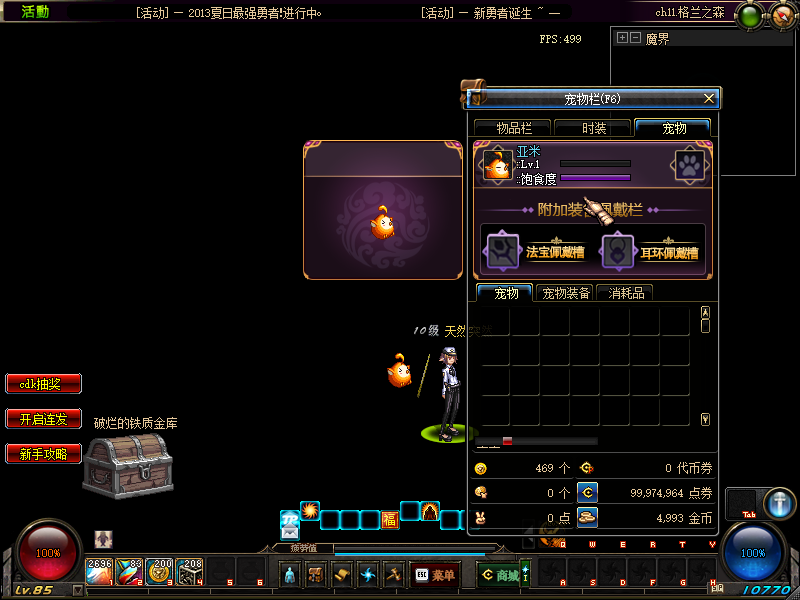Viewport: 800px width, 600px height.
Task: Use the quick-slot item with 2696 count
Action: click(x=99, y=571)
